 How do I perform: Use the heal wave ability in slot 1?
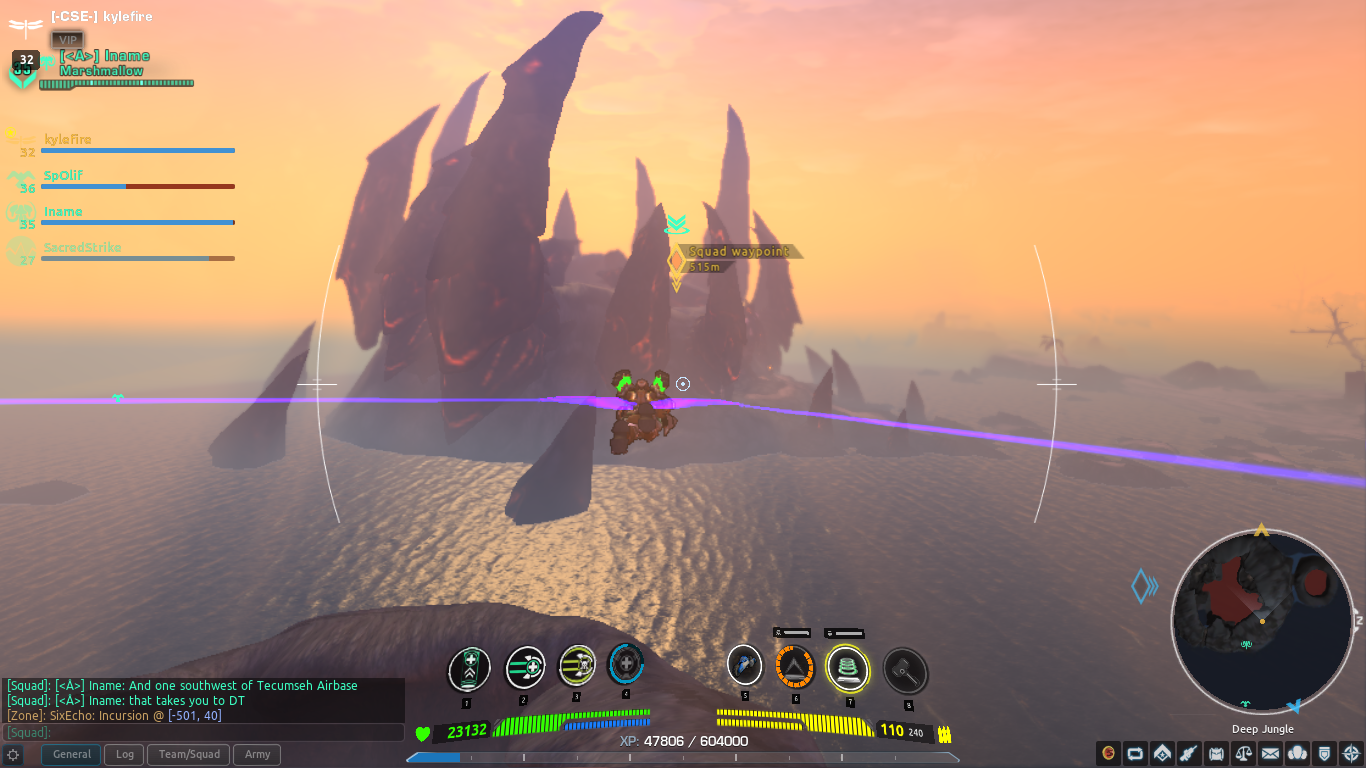point(470,668)
